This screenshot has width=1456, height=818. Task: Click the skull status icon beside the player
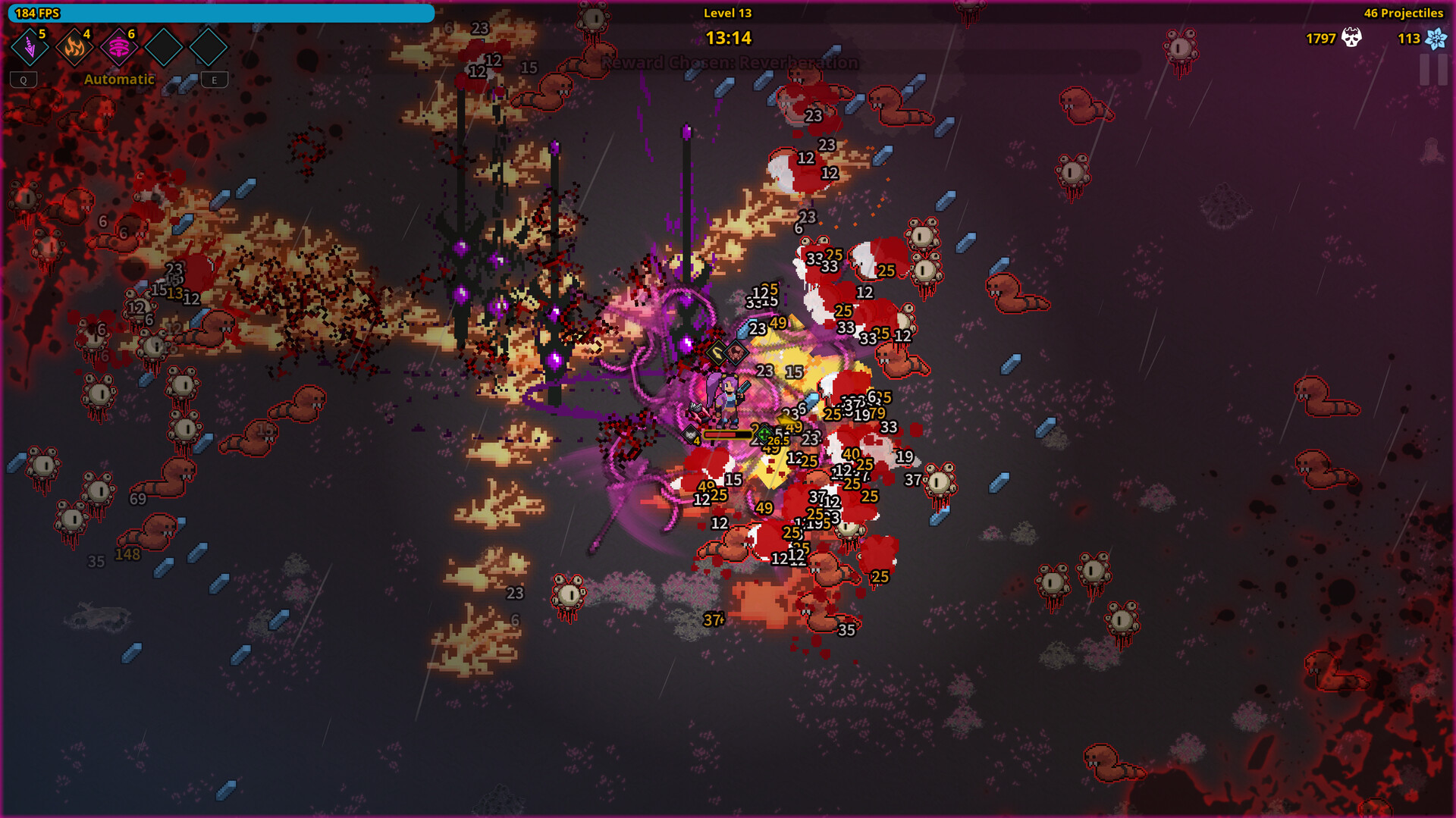coord(691,434)
